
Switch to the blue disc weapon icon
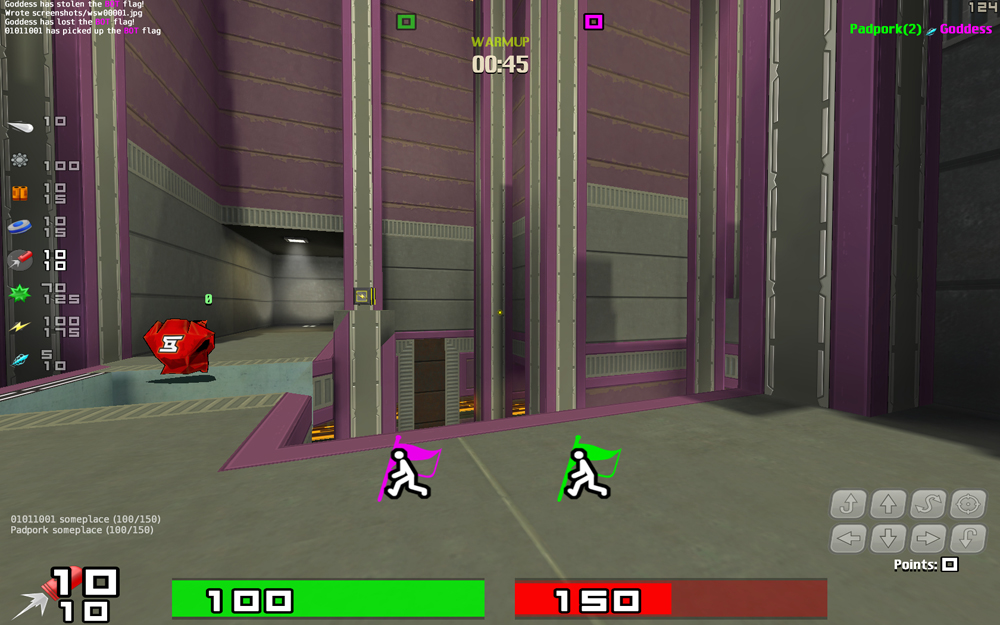(19, 227)
